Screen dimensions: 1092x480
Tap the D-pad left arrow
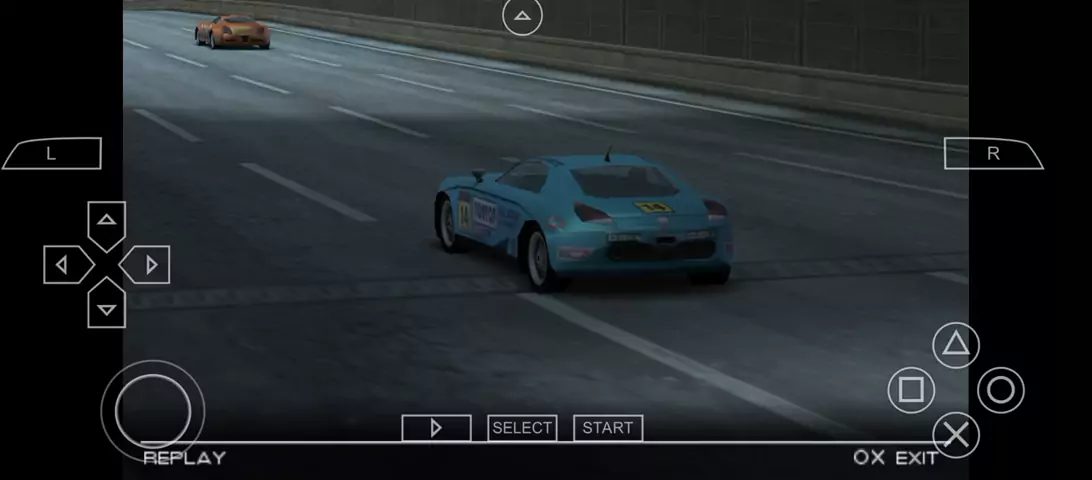pyautogui.click(x=63, y=265)
